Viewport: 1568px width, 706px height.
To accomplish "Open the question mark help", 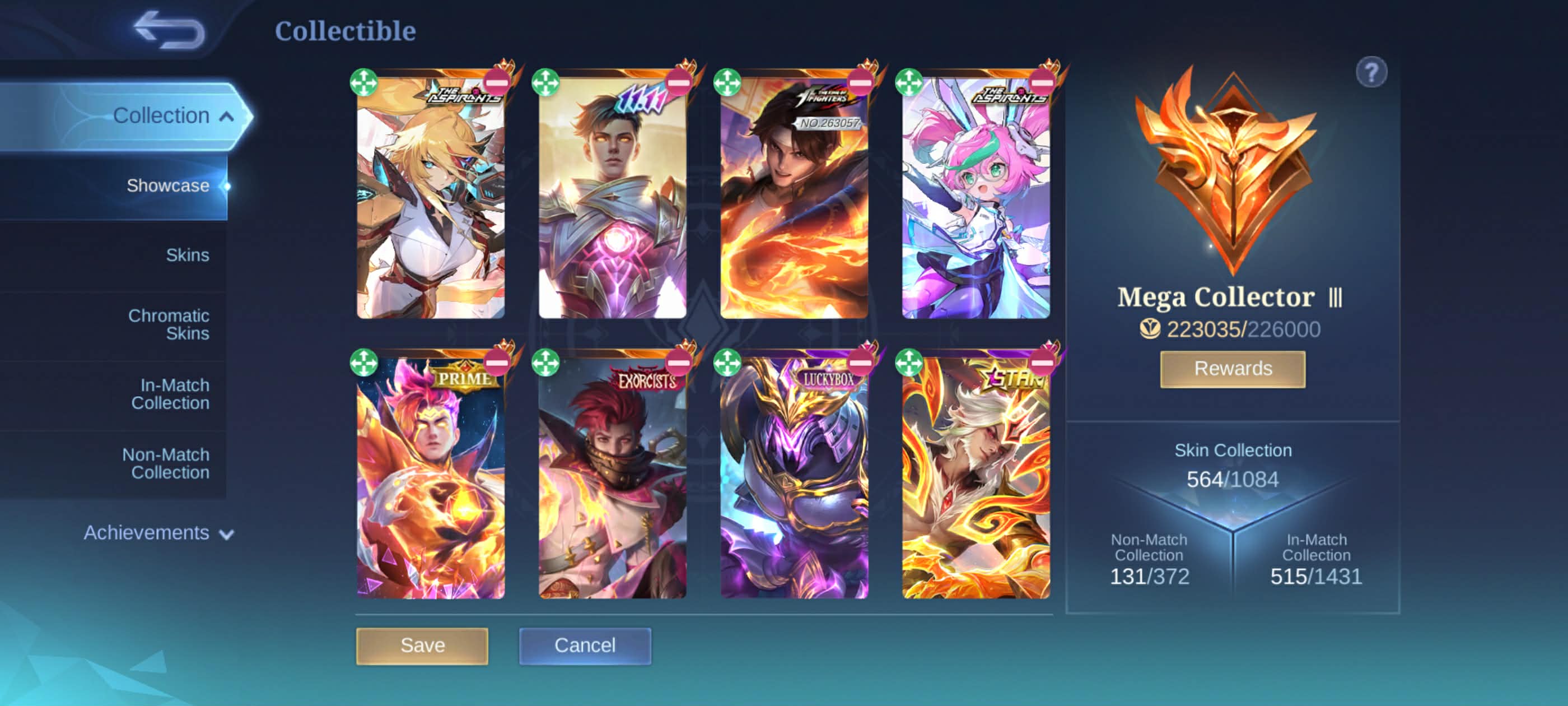I will (1371, 73).
